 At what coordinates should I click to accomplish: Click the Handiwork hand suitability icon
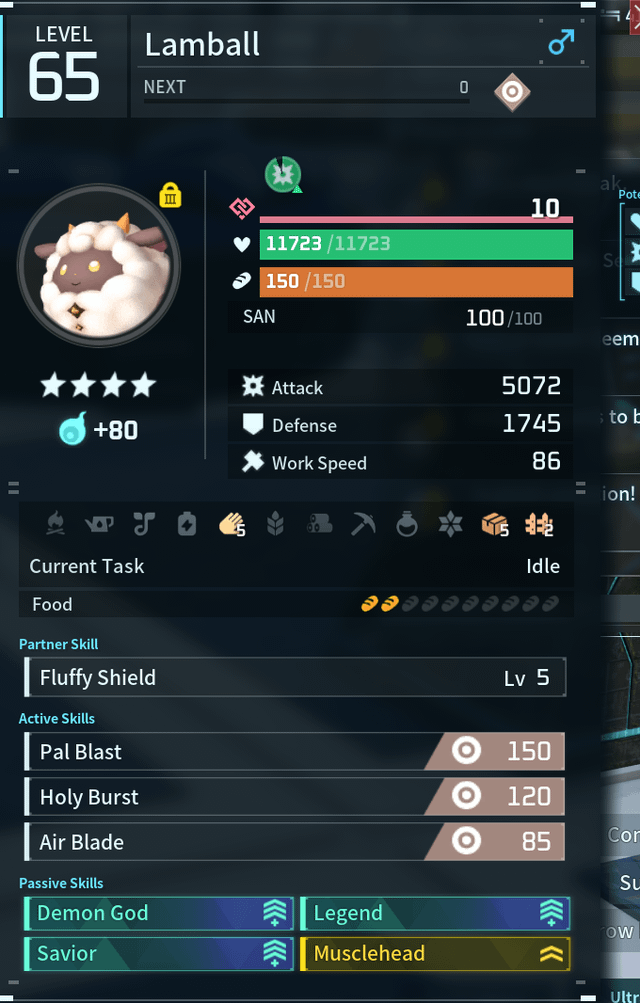[x=231, y=524]
